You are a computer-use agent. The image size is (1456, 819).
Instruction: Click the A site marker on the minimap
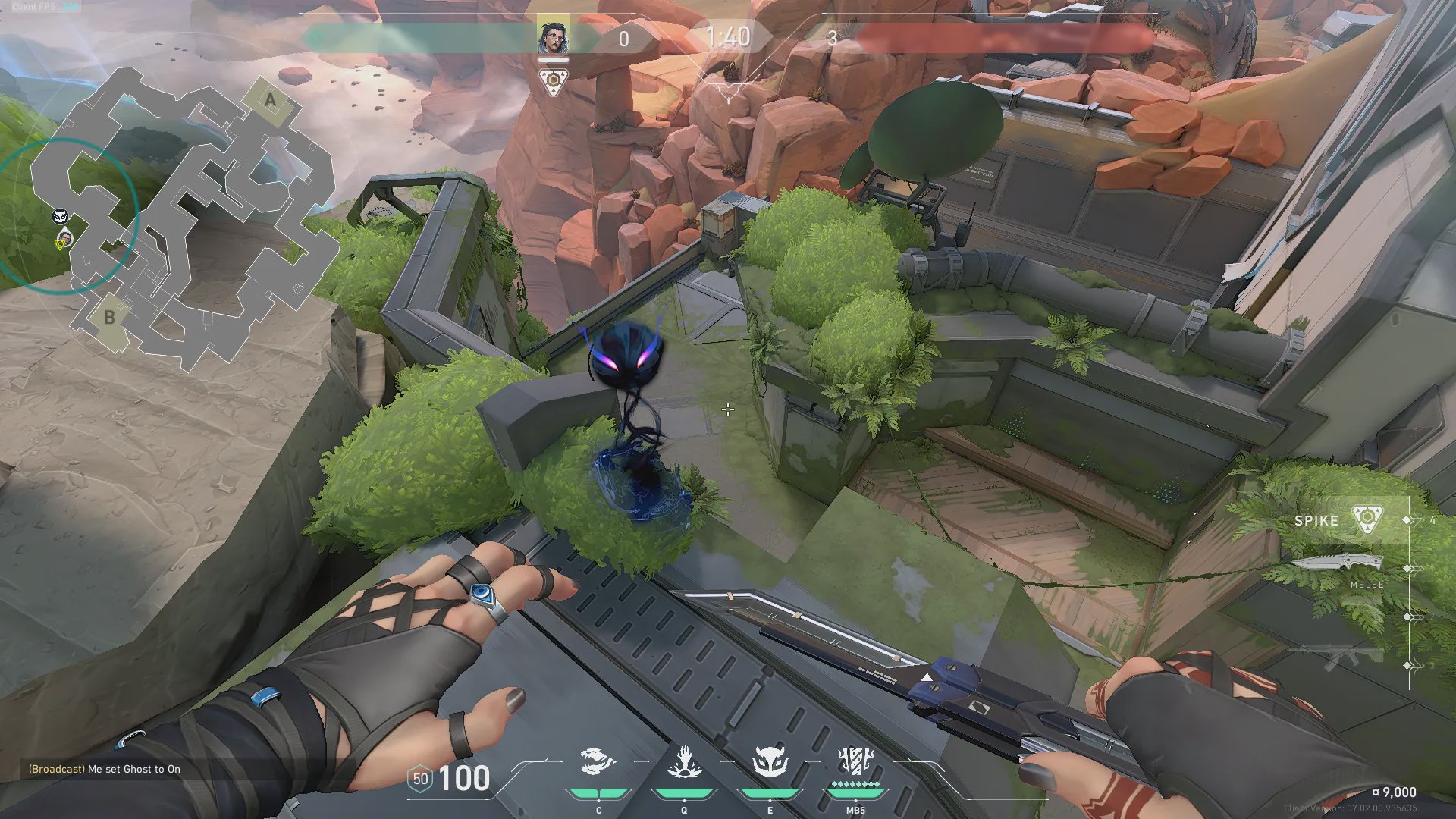pyautogui.click(x=270, y=100)
